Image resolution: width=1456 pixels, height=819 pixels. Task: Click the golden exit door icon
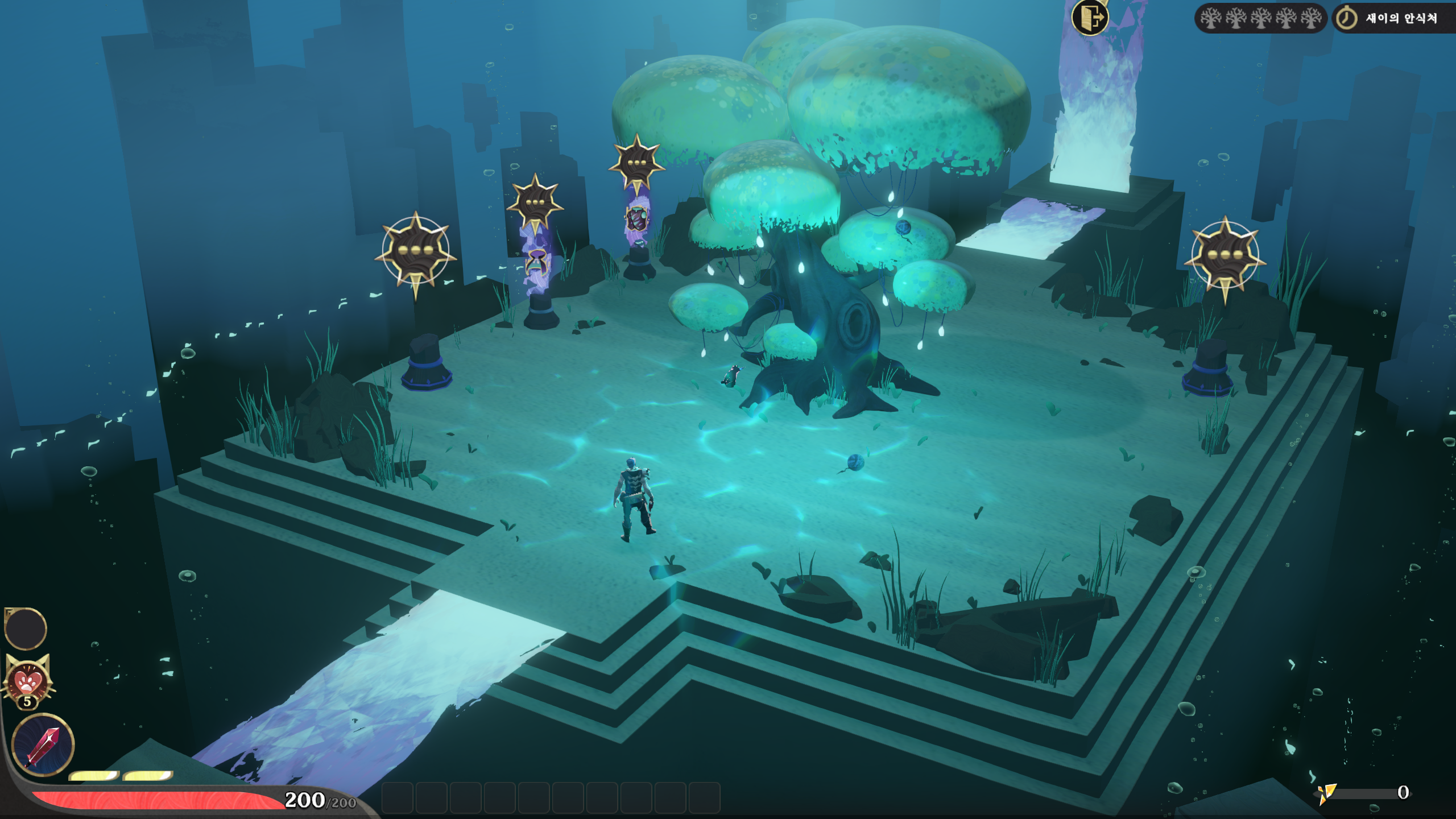1090,18
